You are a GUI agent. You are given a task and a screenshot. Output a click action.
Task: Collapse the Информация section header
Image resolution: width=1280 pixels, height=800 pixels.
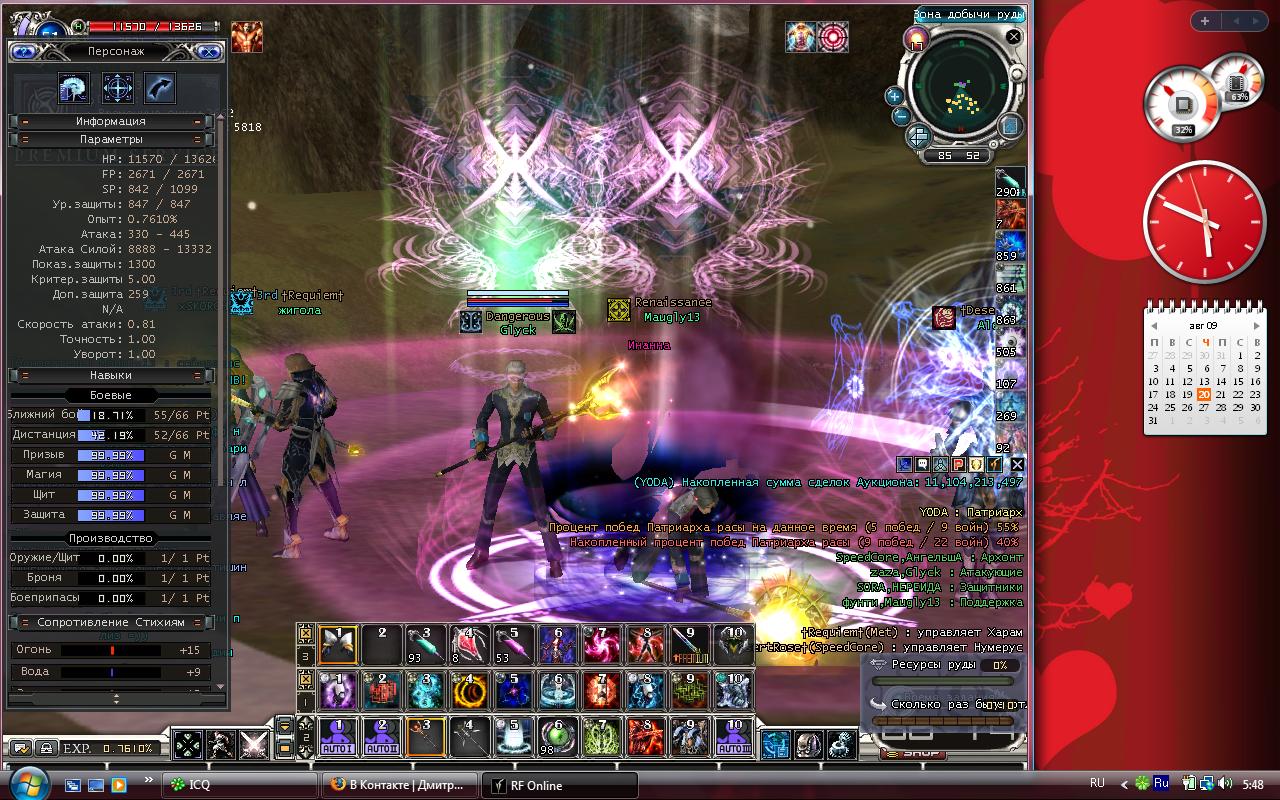111,121
